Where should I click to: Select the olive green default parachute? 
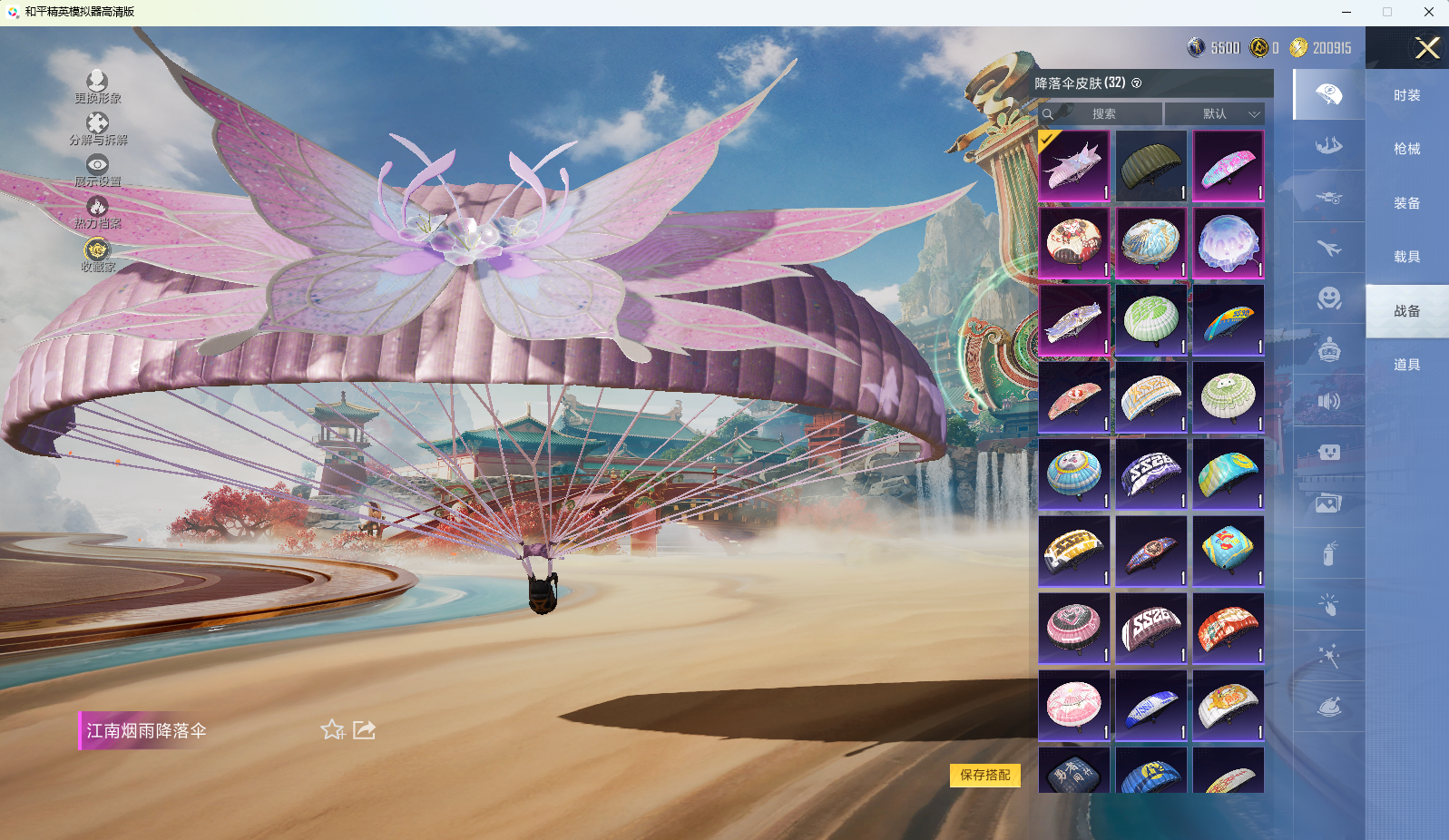(x=1150, y=166)
